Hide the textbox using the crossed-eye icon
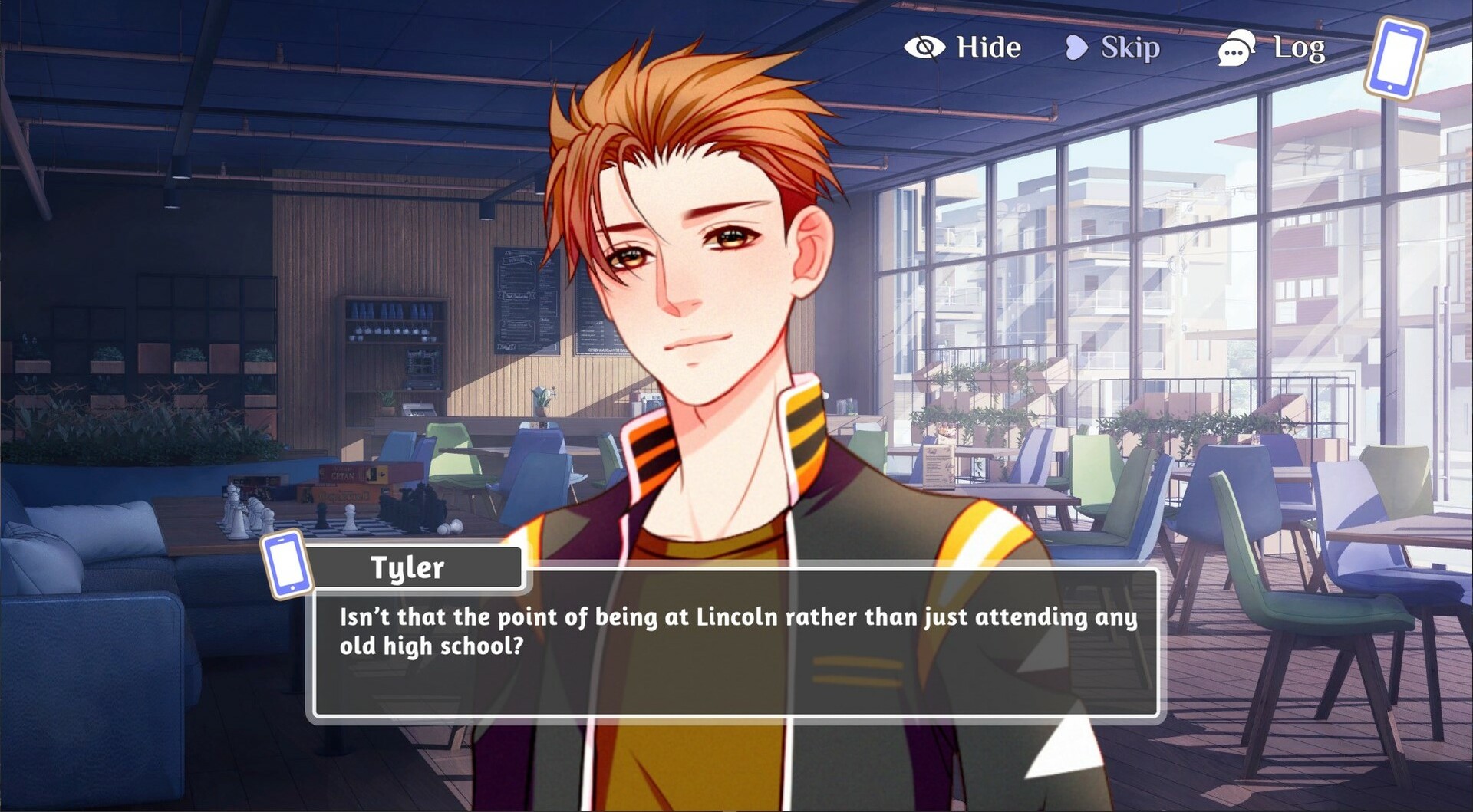 pos(925,47)
